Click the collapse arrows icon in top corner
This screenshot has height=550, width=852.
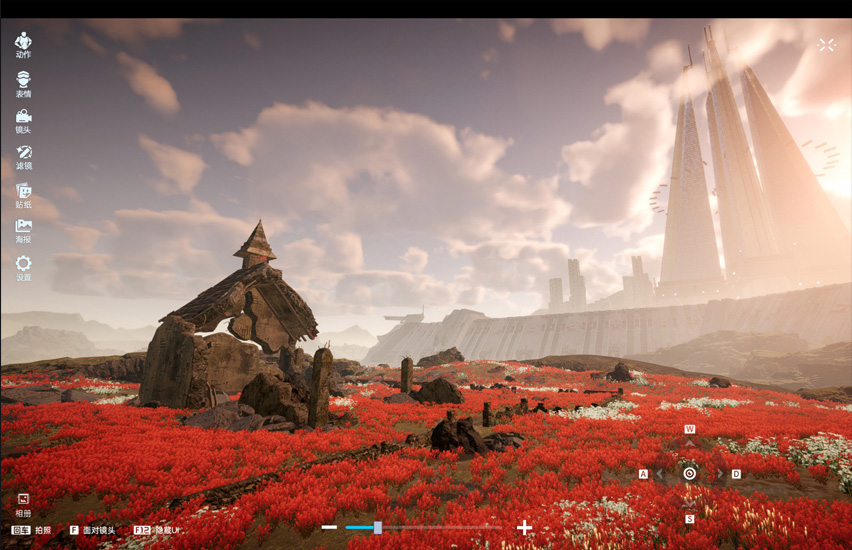point(826,45)
